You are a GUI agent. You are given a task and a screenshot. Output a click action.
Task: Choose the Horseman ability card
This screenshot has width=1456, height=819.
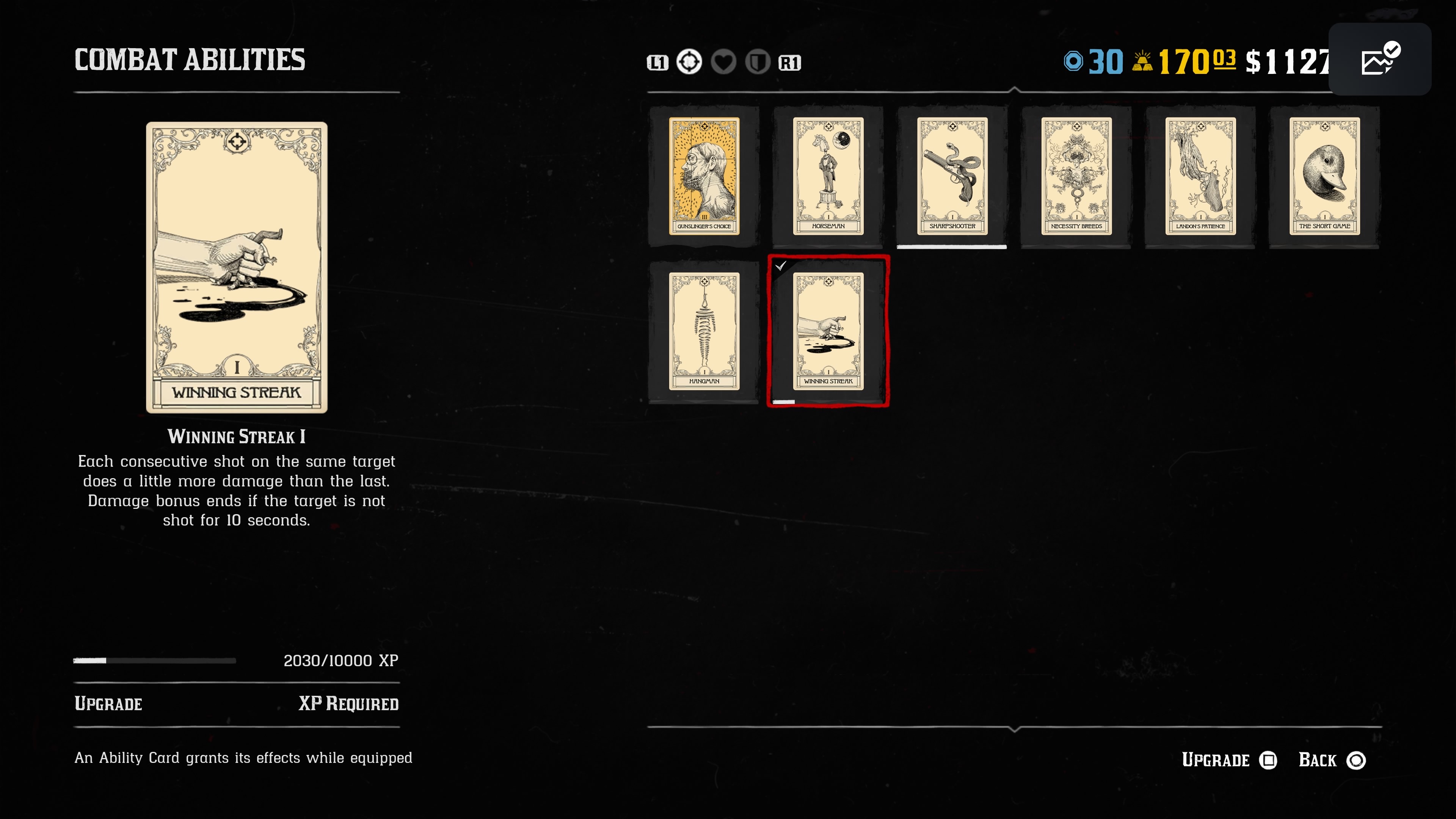[828, 176]
